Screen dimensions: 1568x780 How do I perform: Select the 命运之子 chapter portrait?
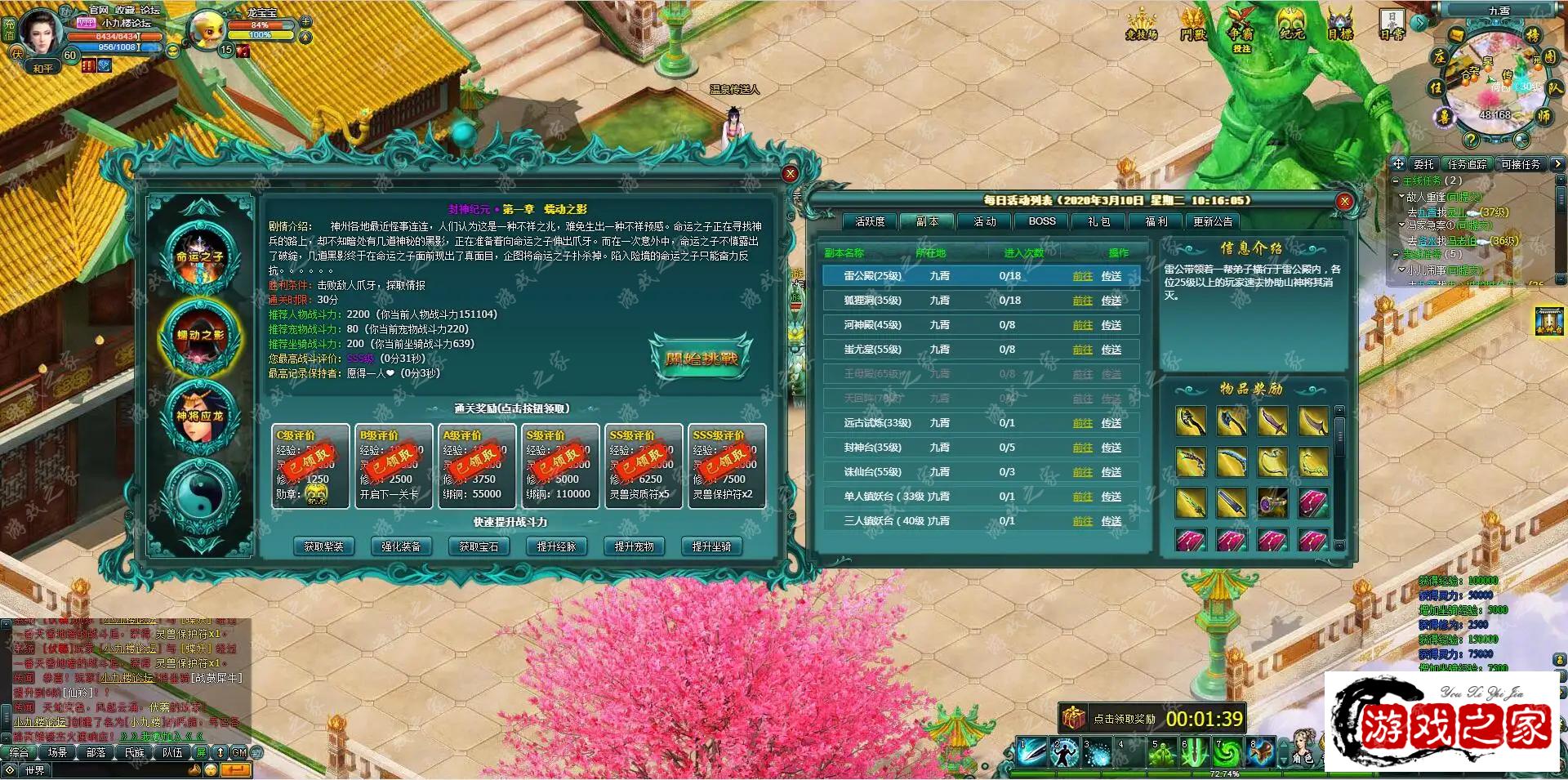tap(200, 255)
